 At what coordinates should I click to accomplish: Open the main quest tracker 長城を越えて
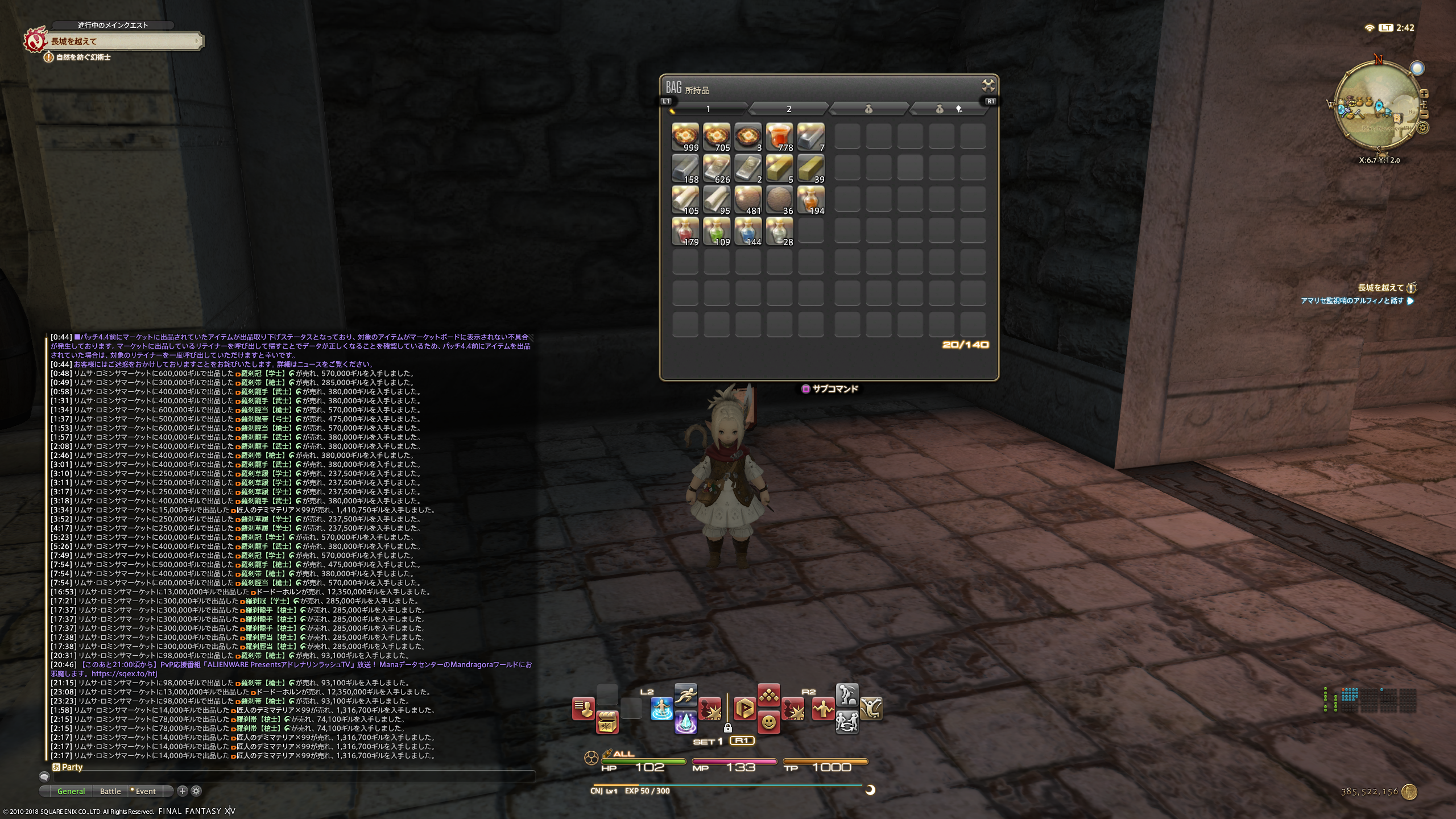(x=122, y=41)
